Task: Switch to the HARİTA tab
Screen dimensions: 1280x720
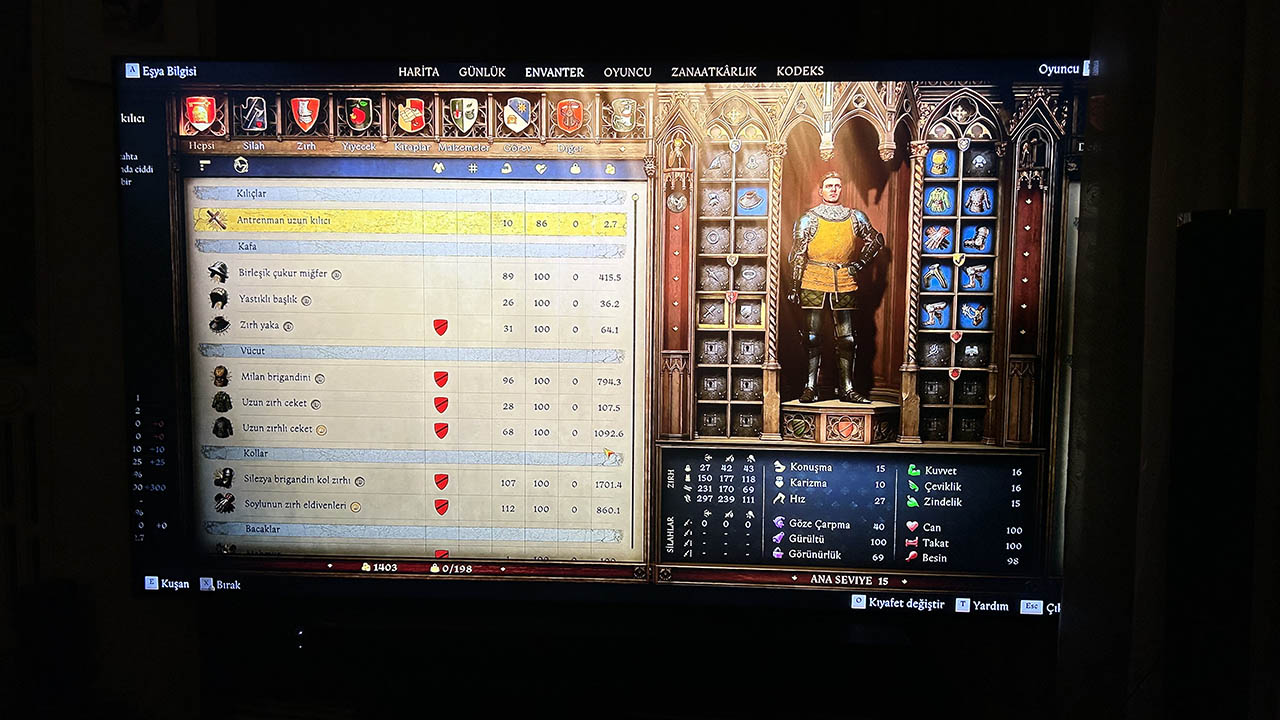Action: [419, 71]
